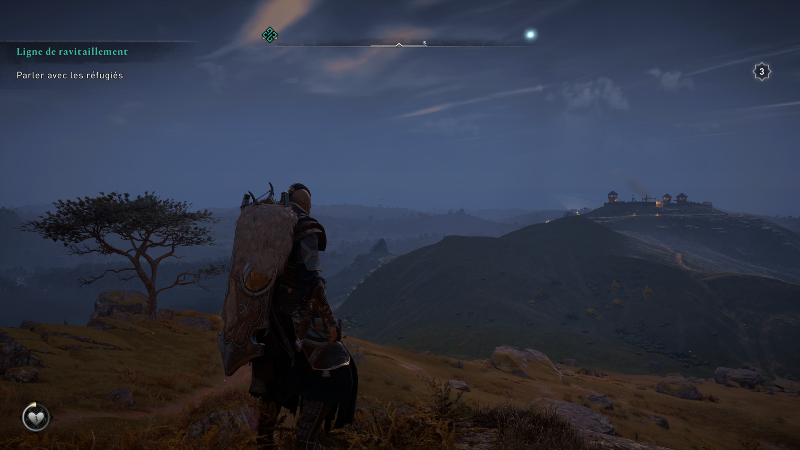This screenshot has width=800, height=450.
Task: Select the glowing blue orb on the compass
Action: coord(531,35)
